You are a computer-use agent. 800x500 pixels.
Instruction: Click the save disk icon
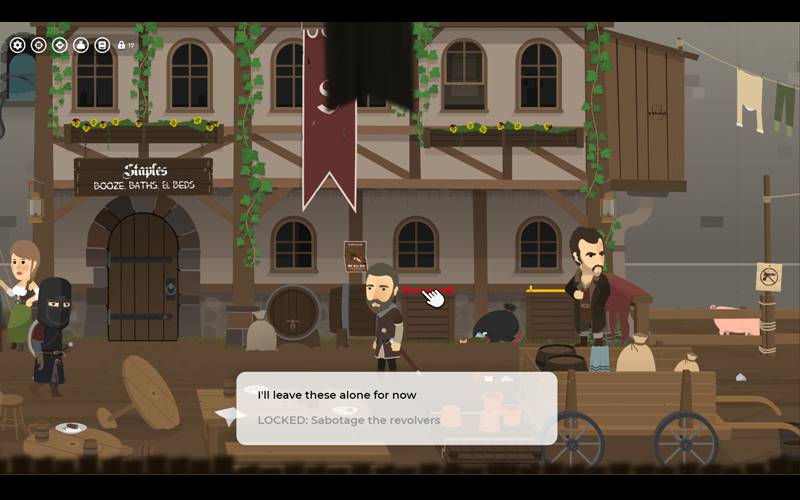[x=102, y=45]
